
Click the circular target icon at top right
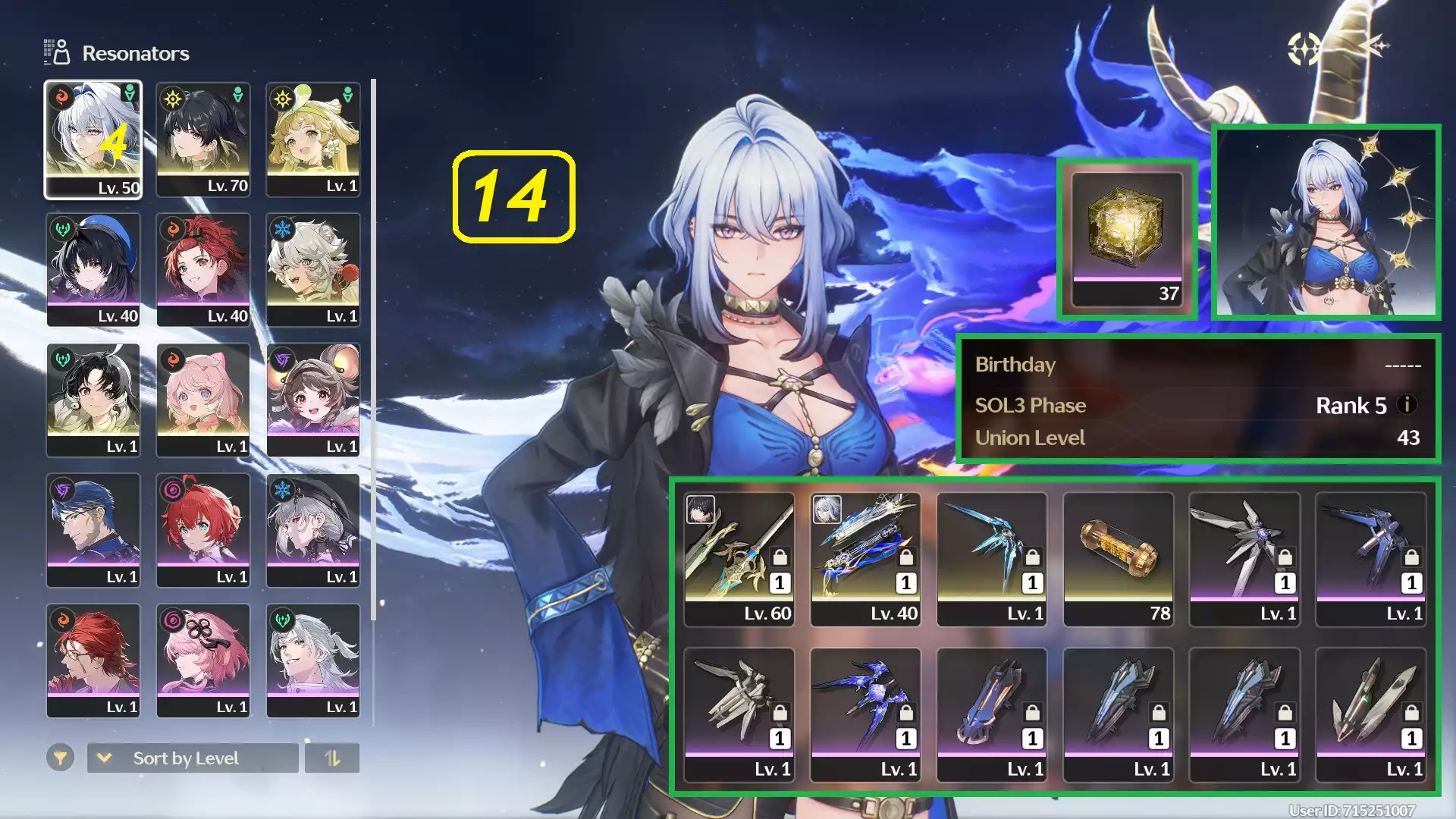point(1304,49)
